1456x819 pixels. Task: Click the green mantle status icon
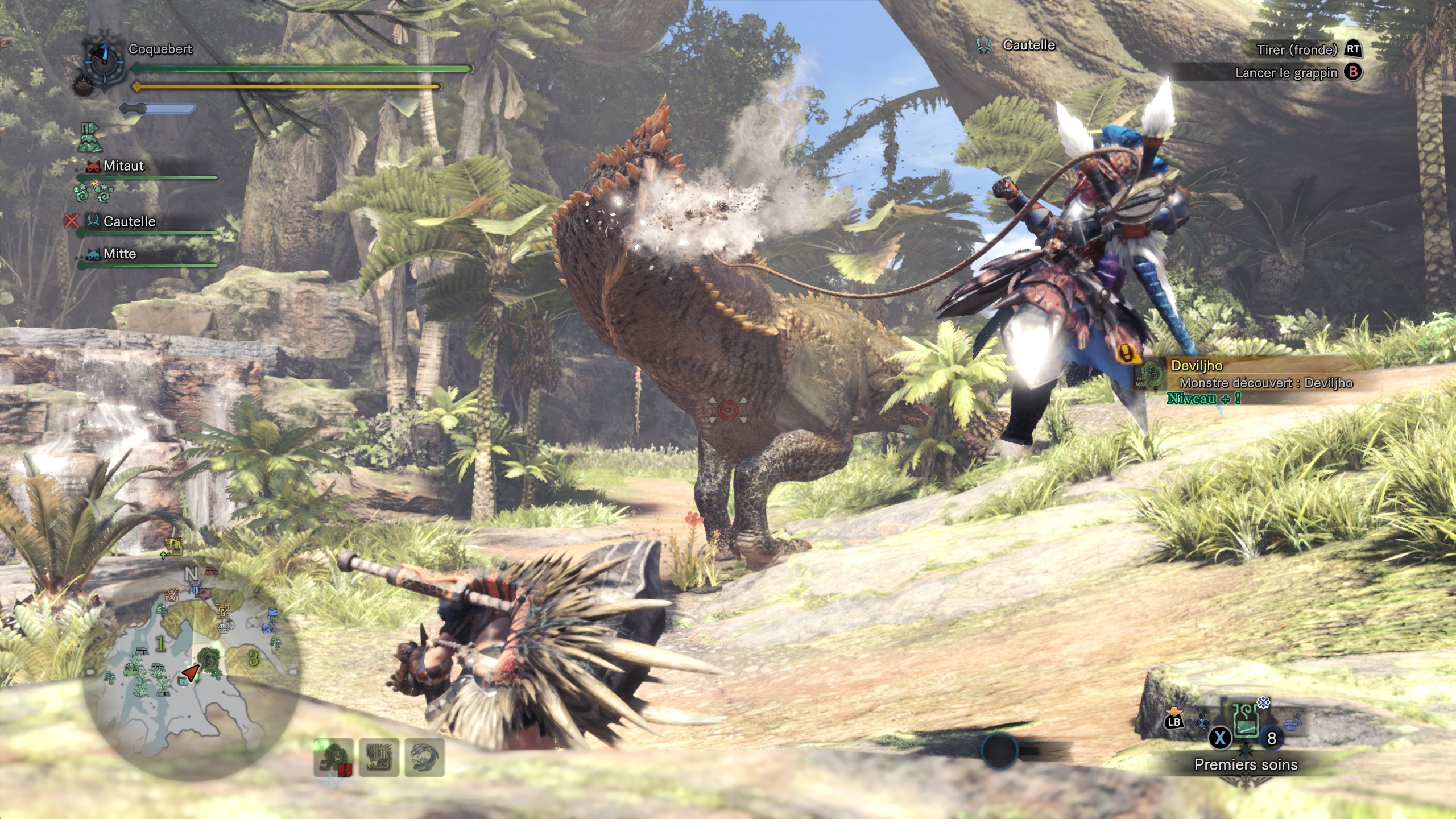(x=90, y=138)
